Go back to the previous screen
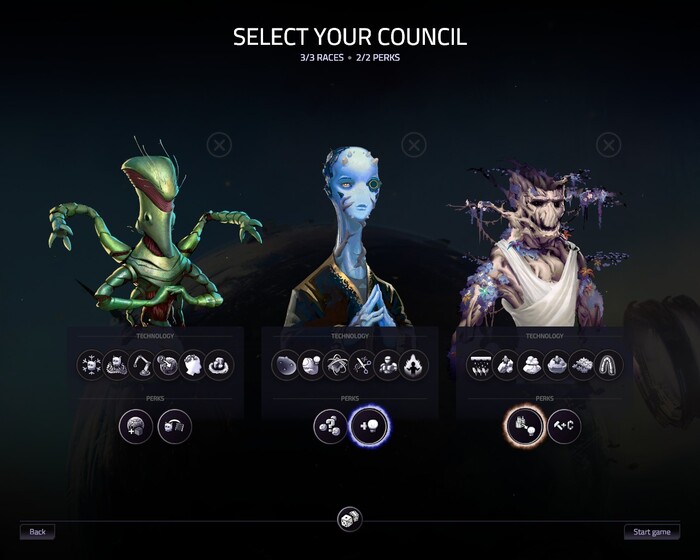This screenshot has width=700, height=560. 37,532
